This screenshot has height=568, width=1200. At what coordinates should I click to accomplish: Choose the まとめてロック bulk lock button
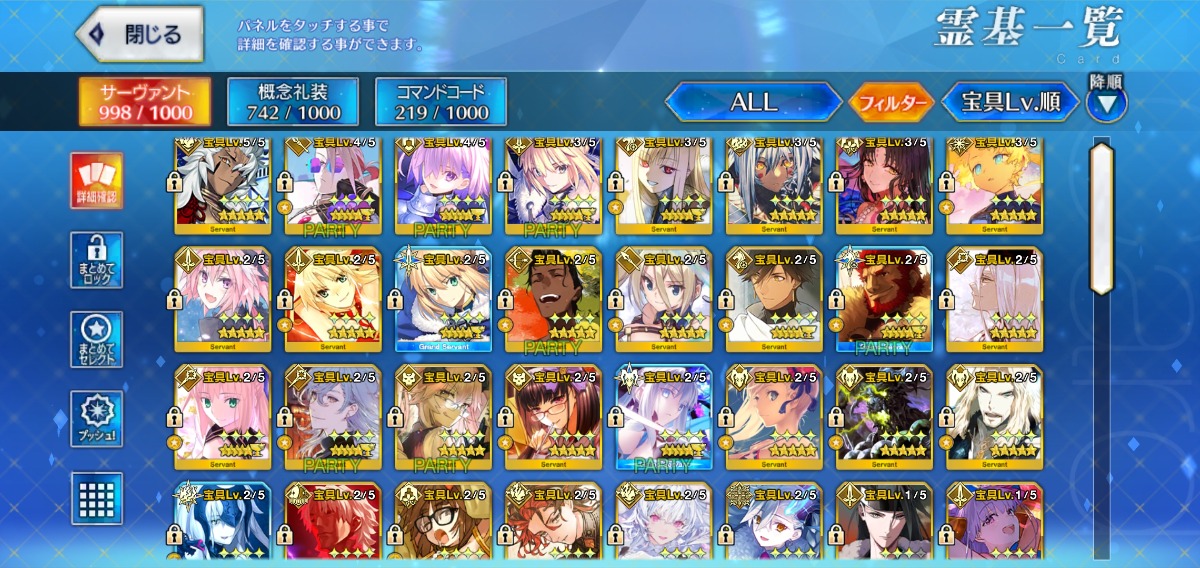pyautogui.click(x=97, y=260)
